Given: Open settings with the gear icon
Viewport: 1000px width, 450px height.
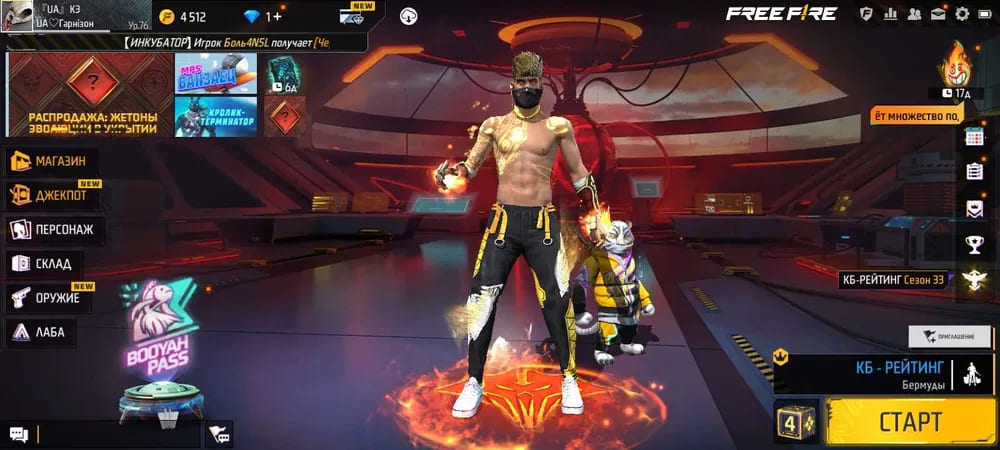Looking at the screenshot, I should pos(962,14).
